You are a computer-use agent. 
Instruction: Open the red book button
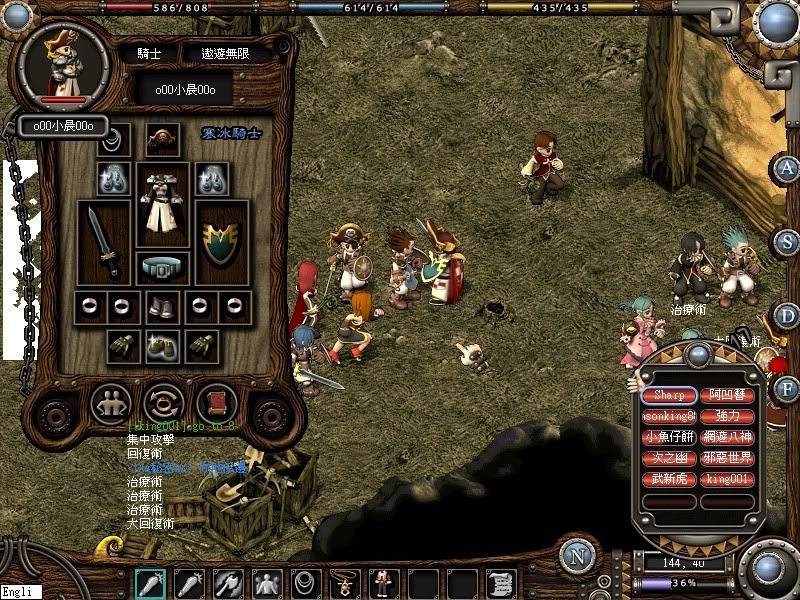pos(214,404)
